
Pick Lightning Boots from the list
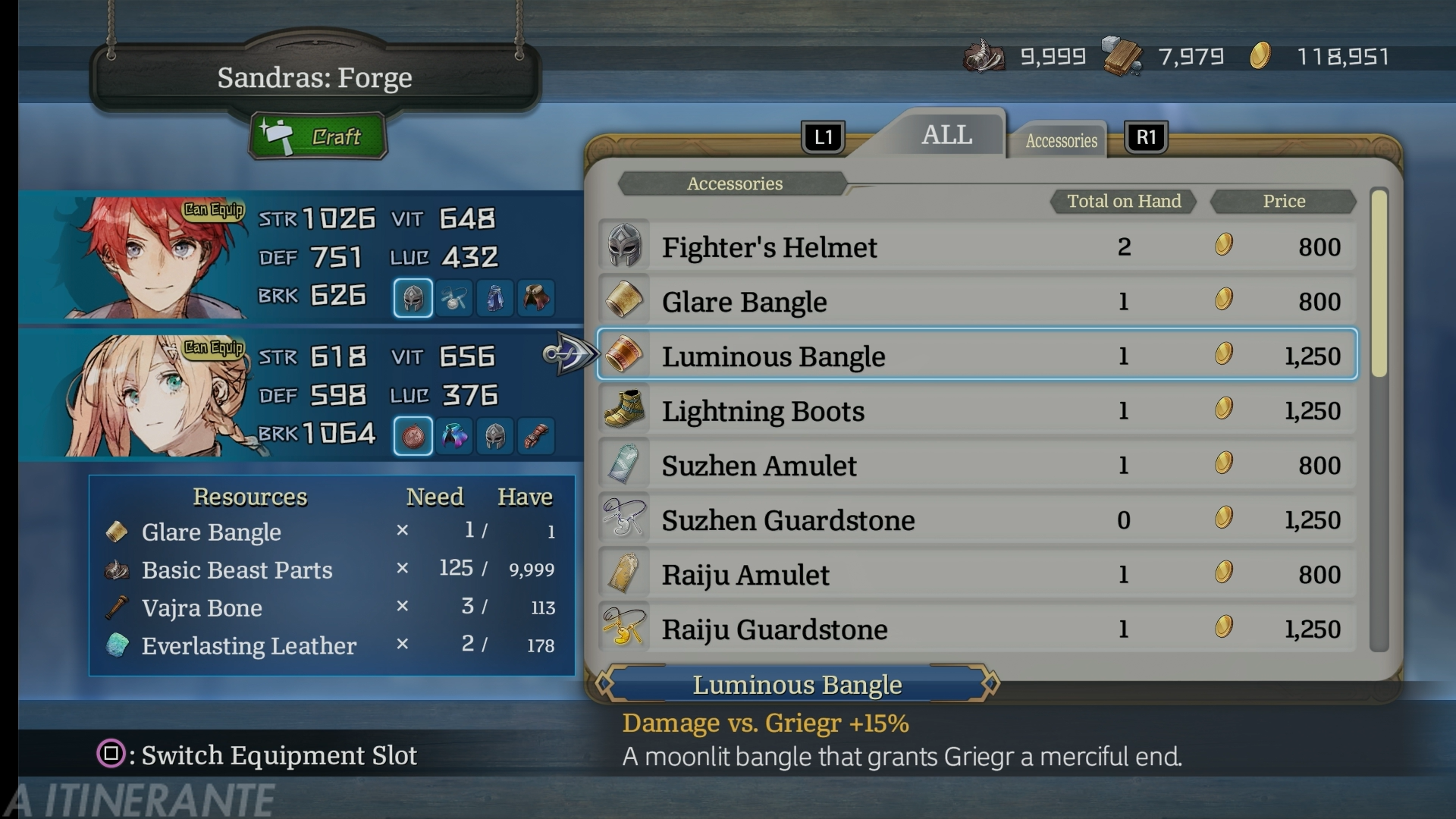(977, 411)
